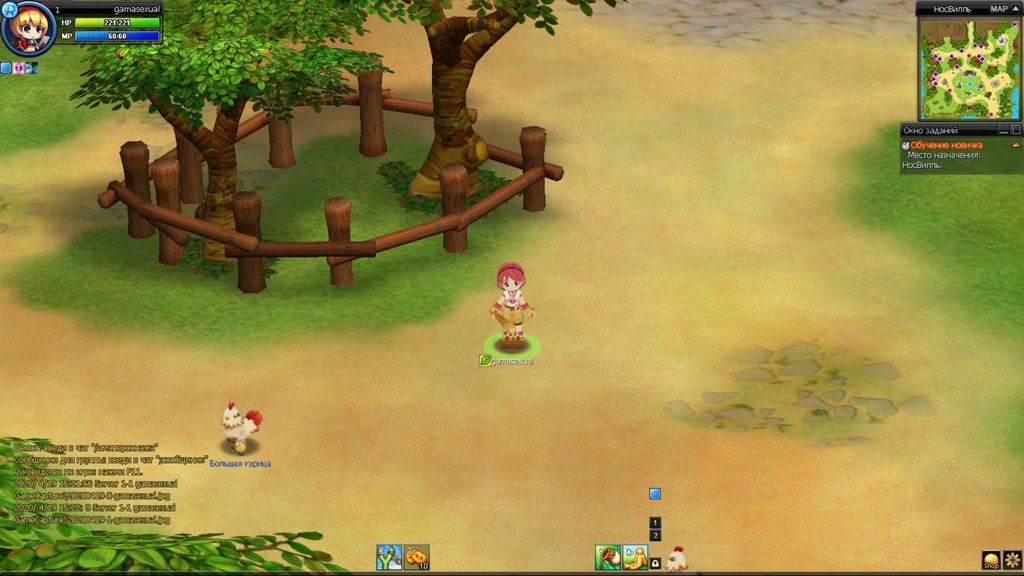1024x576 pixels.
Task: Toggle the hotbar lock icon
Action: point(655,564)
